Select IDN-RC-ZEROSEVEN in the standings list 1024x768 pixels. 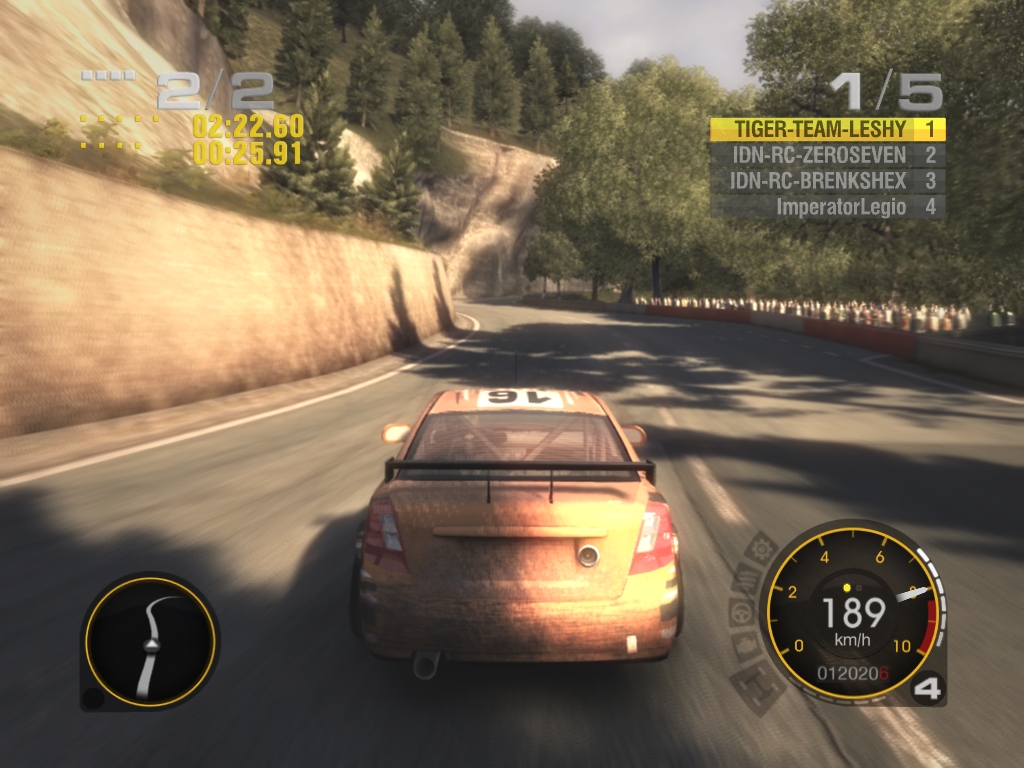[x=827, y=155]
